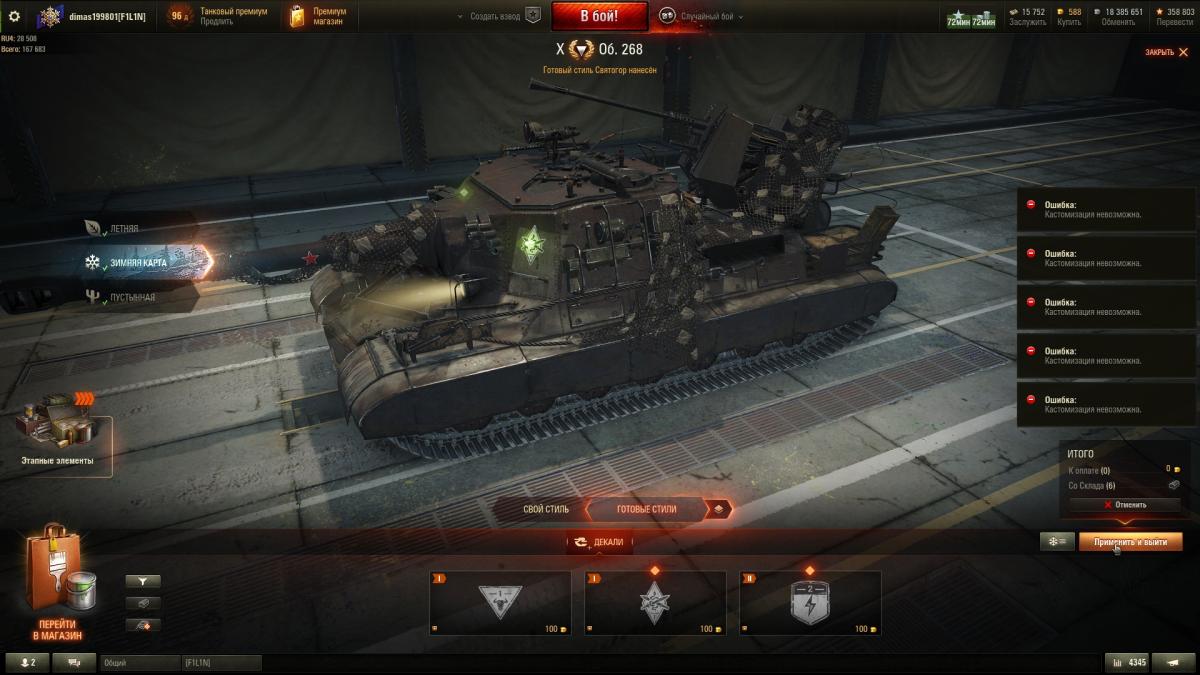Screen dimensions: 1200x675
Task: Go to shop via 'Перейти в магазин'
Action: pos(57,588)
